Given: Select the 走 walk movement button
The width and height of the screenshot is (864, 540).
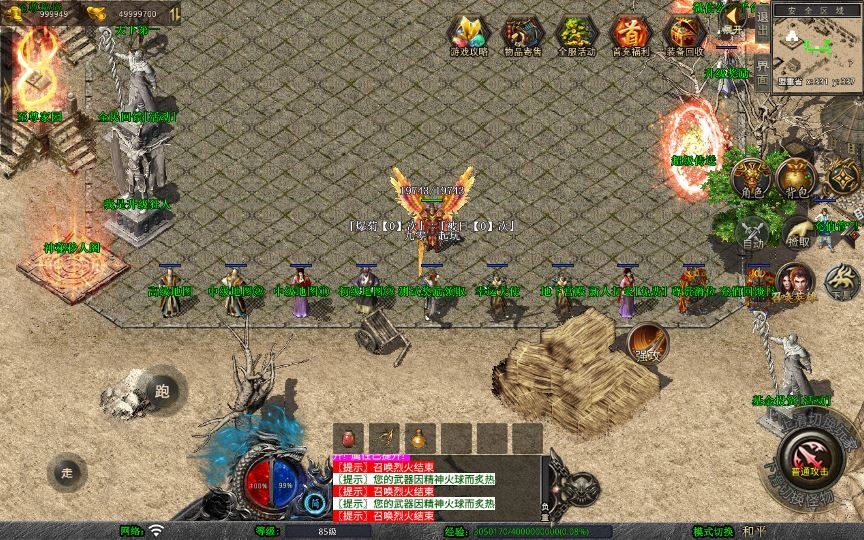Looking at the screenshot, I should 68,472.
